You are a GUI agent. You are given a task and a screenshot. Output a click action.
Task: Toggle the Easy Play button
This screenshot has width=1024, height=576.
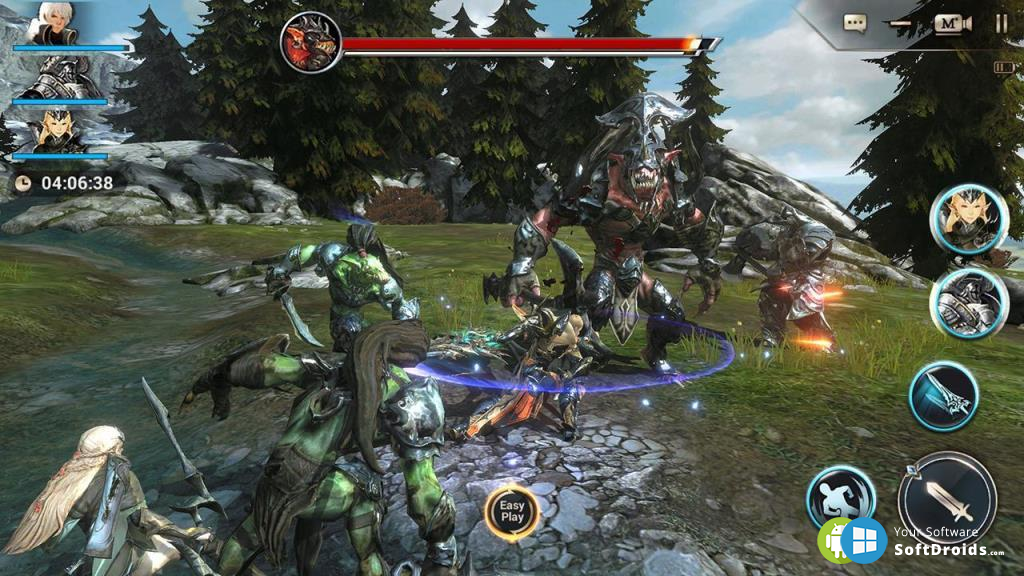point(512,511)
